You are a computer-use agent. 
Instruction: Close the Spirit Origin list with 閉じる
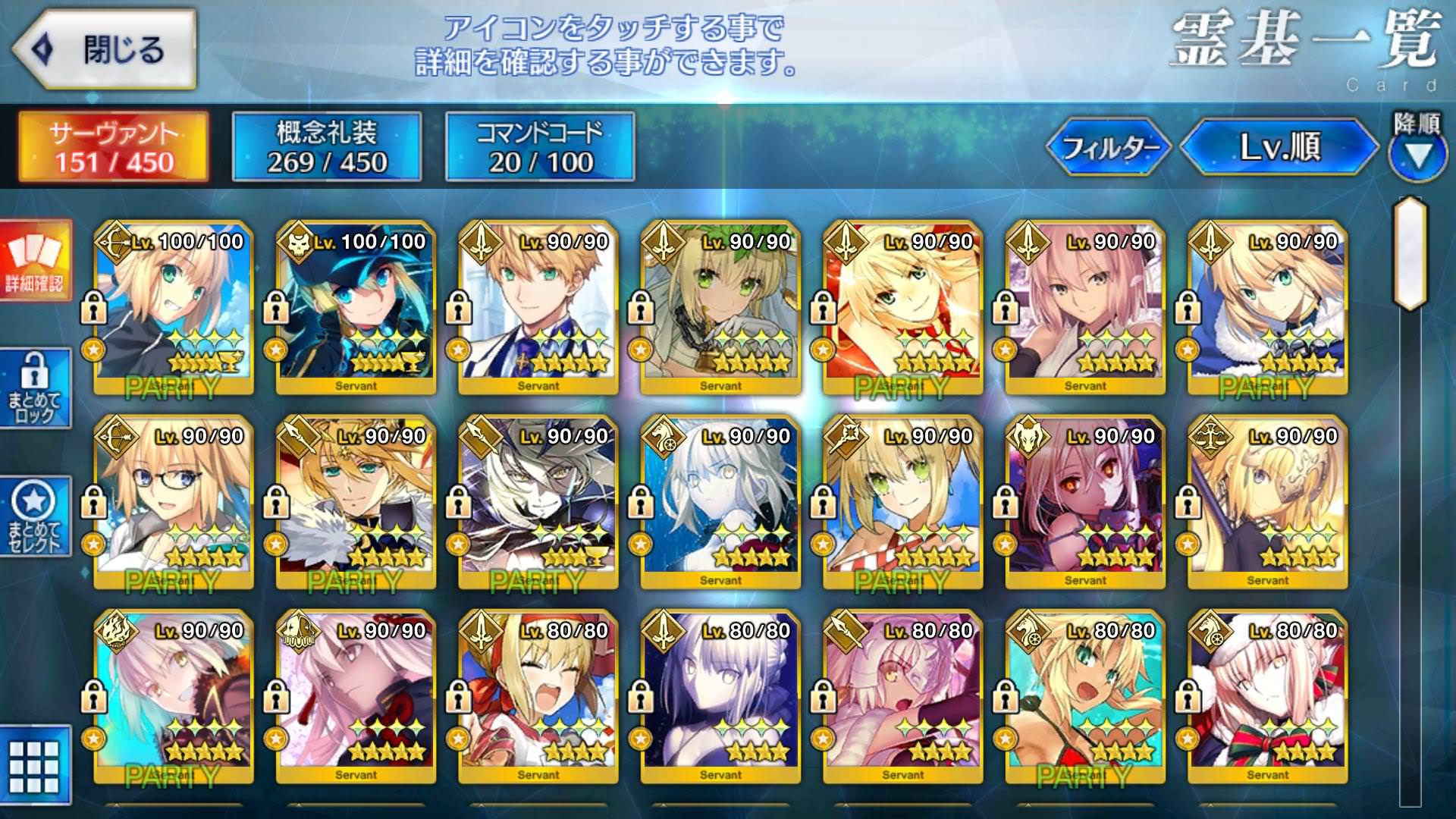tap(106, 50)
